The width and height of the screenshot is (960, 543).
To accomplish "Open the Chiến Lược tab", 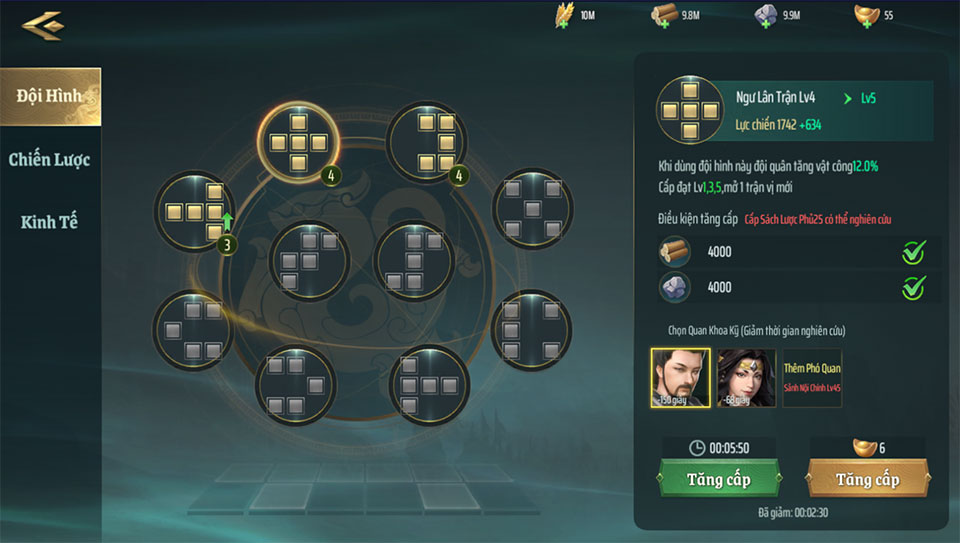I will pyautogui.click(x=50, y=159).
